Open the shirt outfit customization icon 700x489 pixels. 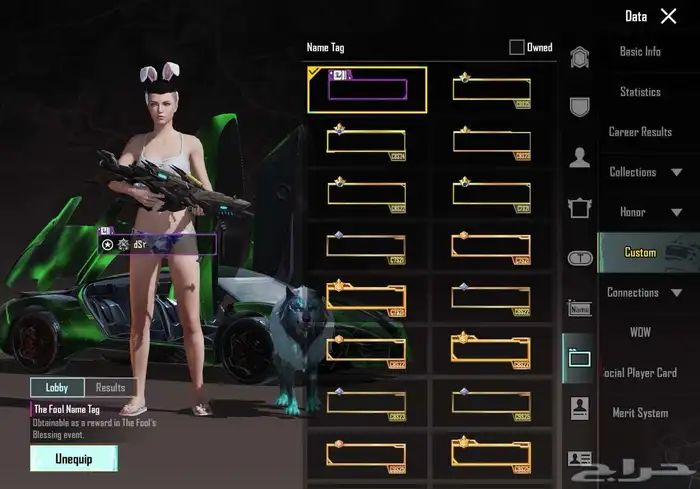coord(579,207)
